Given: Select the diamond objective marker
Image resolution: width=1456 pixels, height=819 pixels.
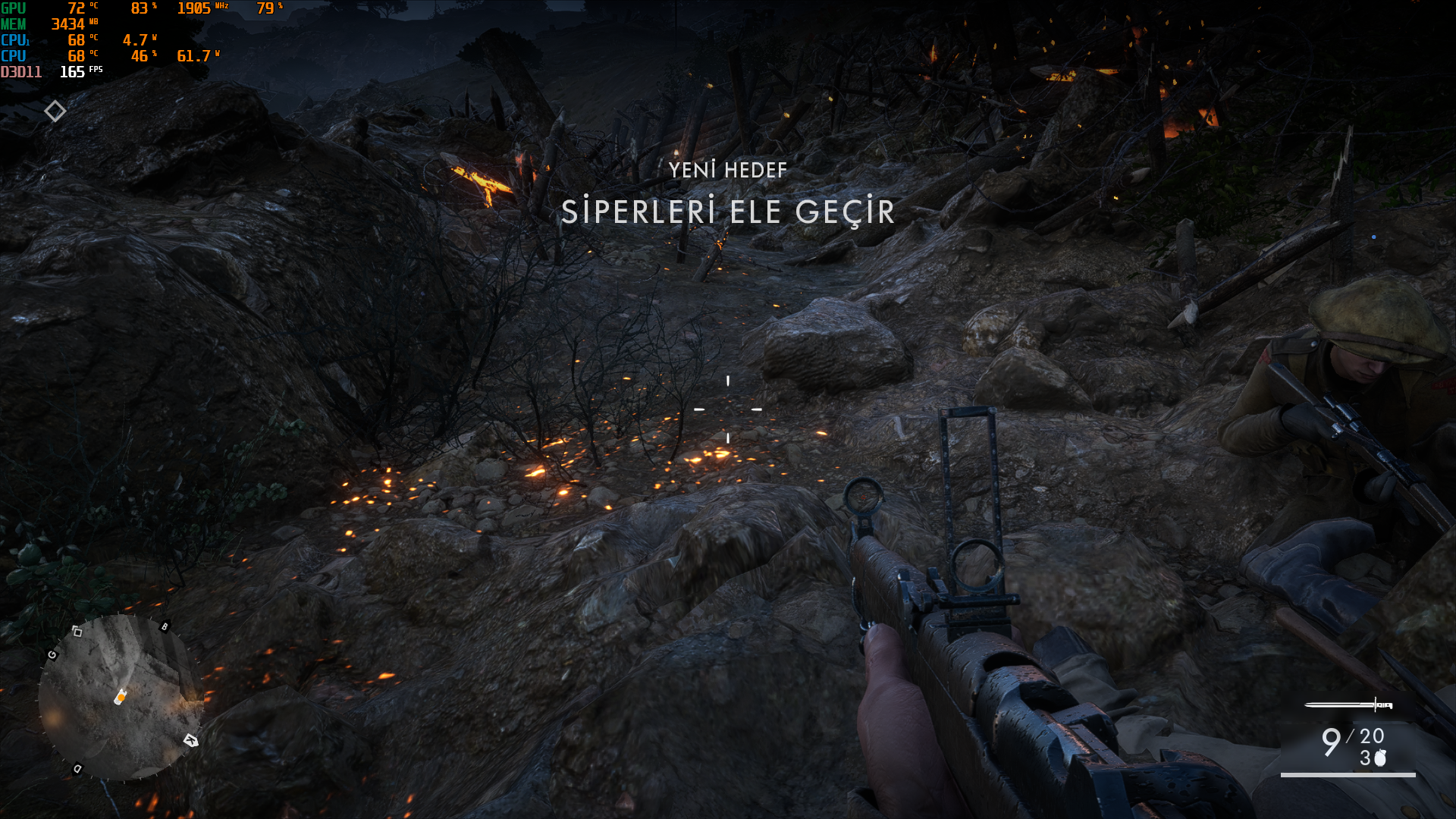Looking at the screenshot, I should point(55,111).
